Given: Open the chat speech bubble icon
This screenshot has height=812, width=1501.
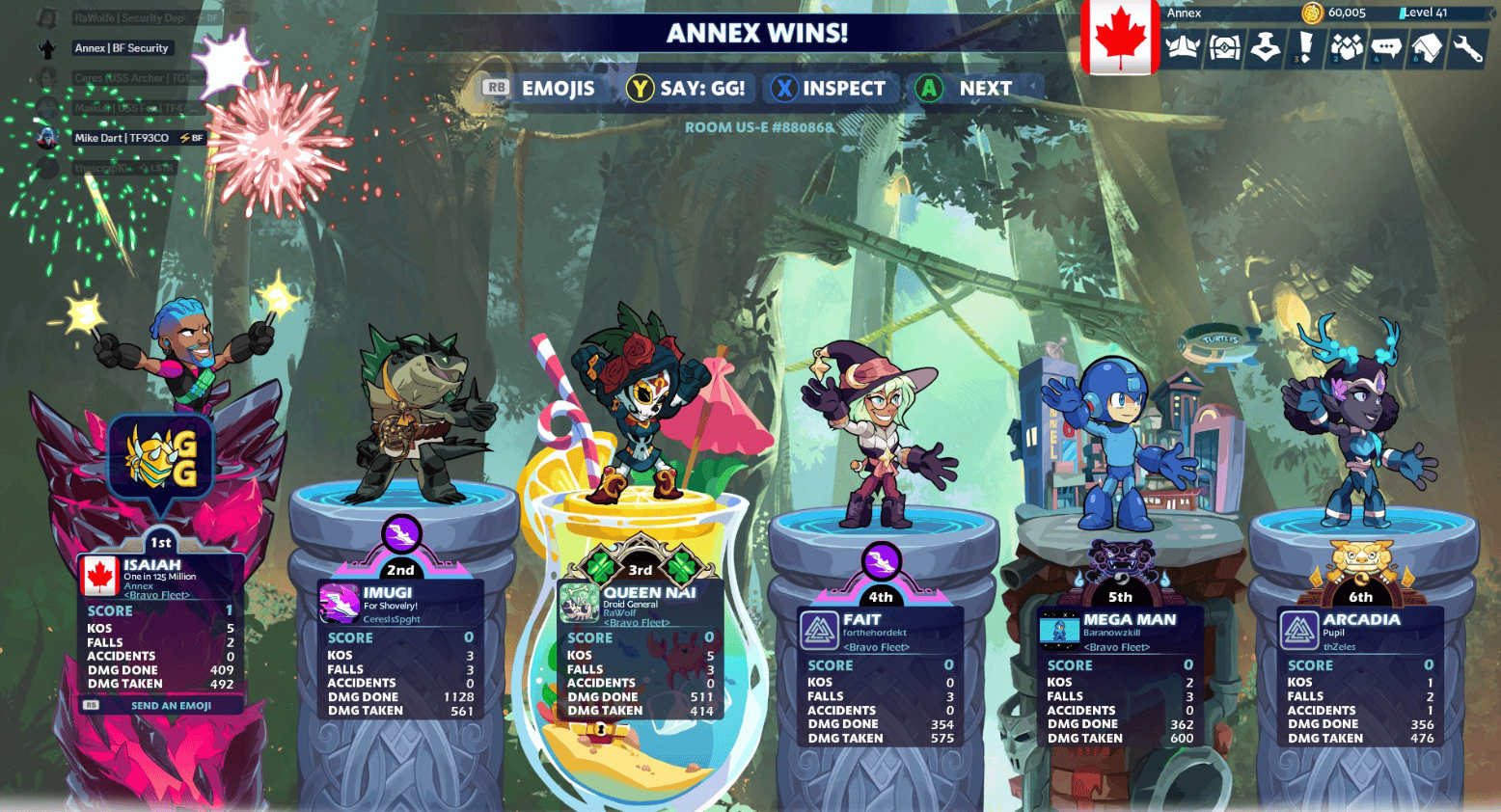Looking at the screenshot, I should 1386,47.
